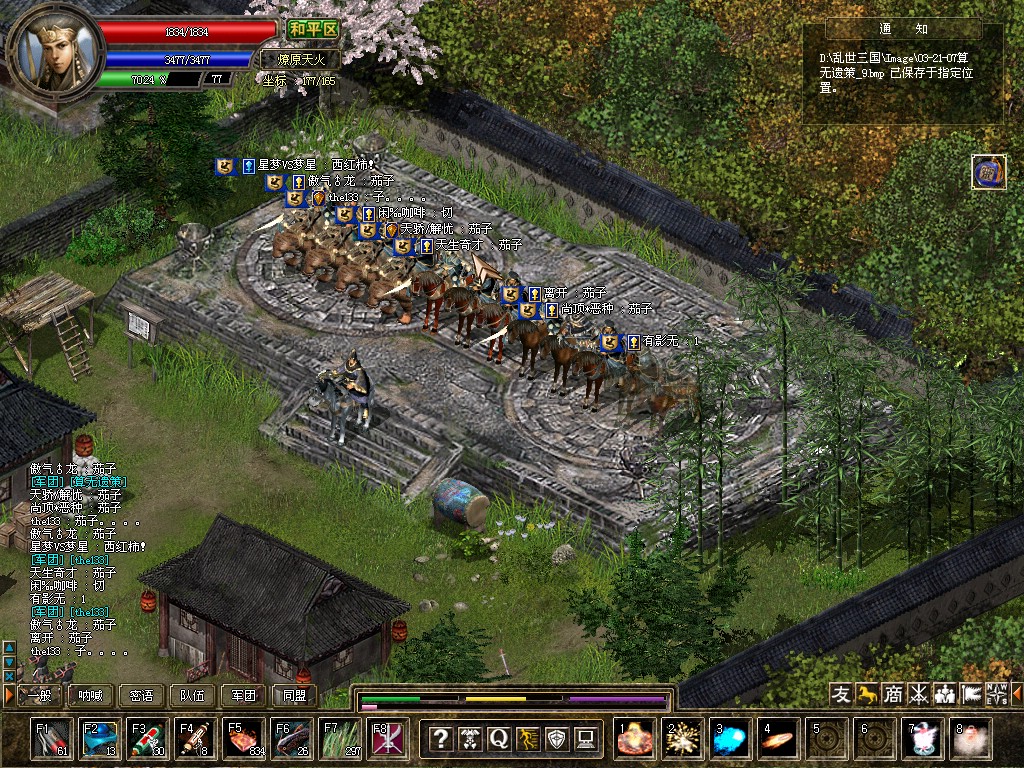Image resolution: width=1024 pixels, height=768 pixels.
Task: Open the computer monitor system button
Action: [586, 739]
